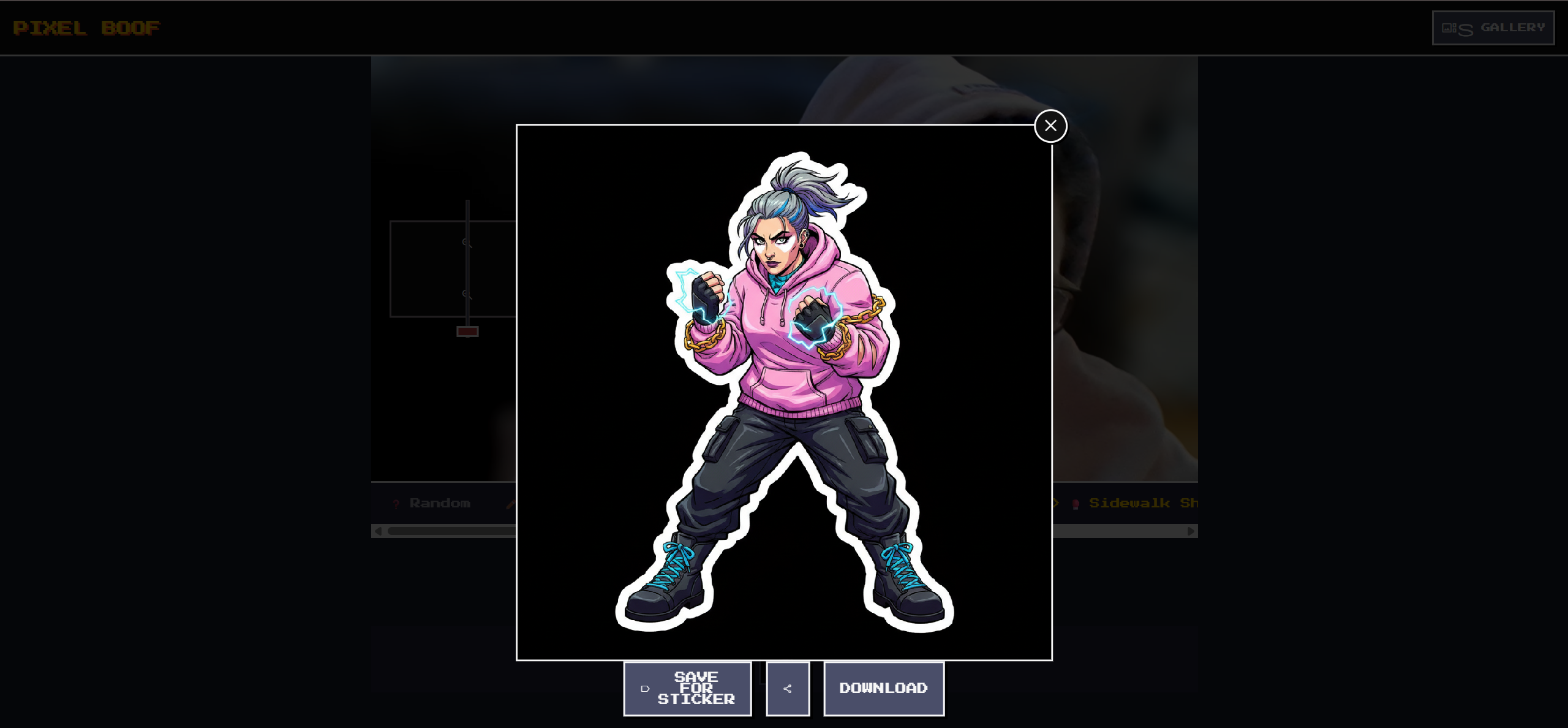Click the sticker tag icon on Save for Sticker
The height and width of the screenshot is (728, 1568).
coord(644,688)
